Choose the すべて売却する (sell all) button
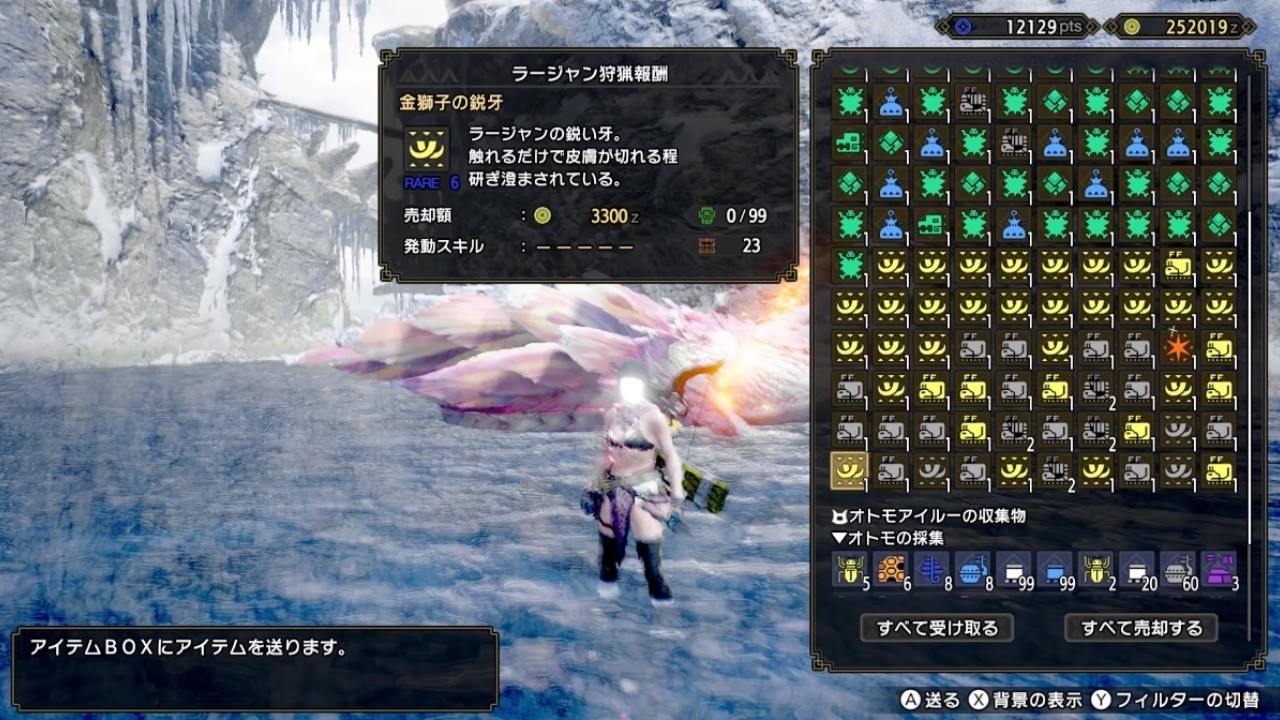 [1141, 628]
